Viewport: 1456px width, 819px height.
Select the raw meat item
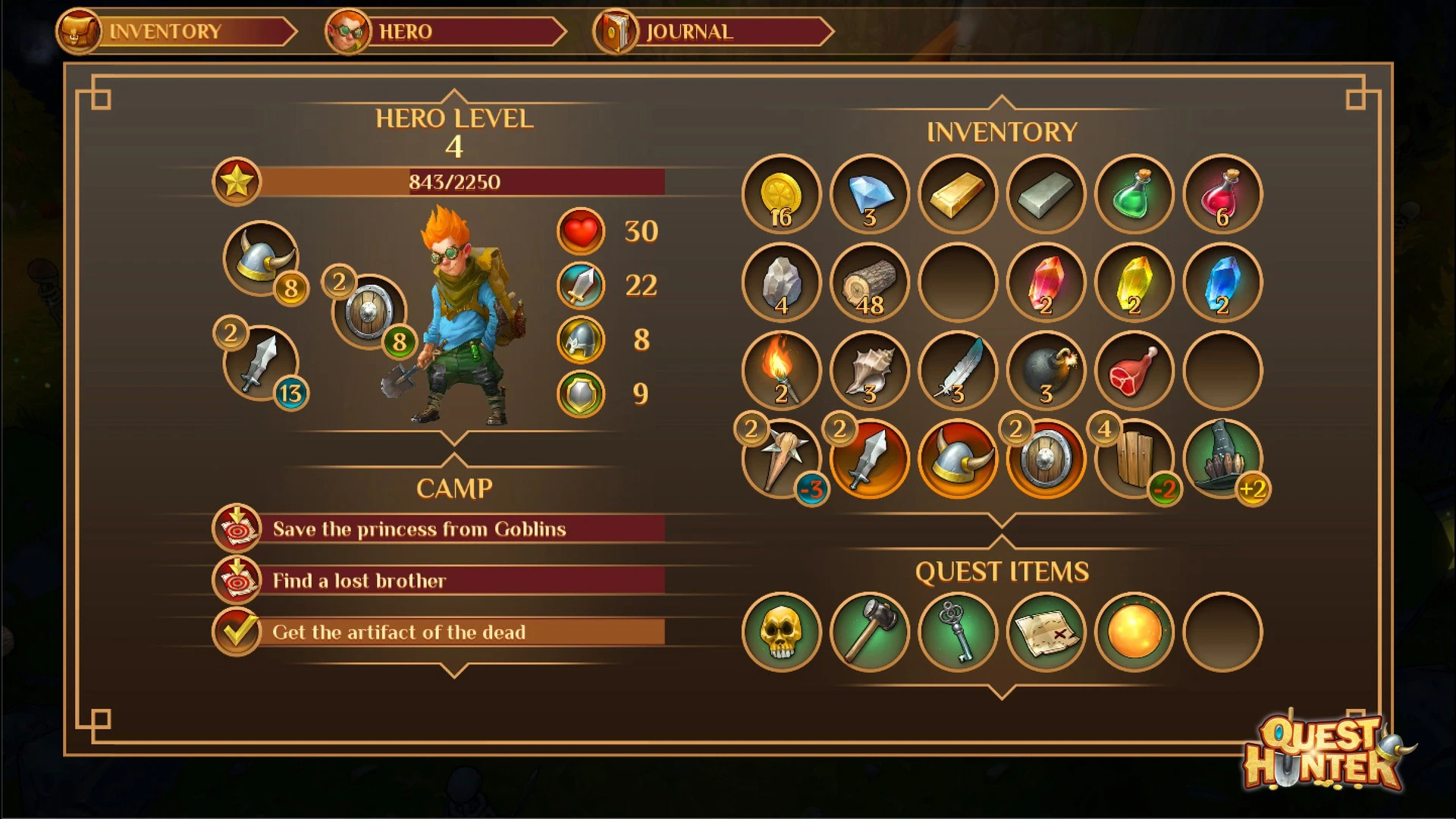tap(1134, 371)
